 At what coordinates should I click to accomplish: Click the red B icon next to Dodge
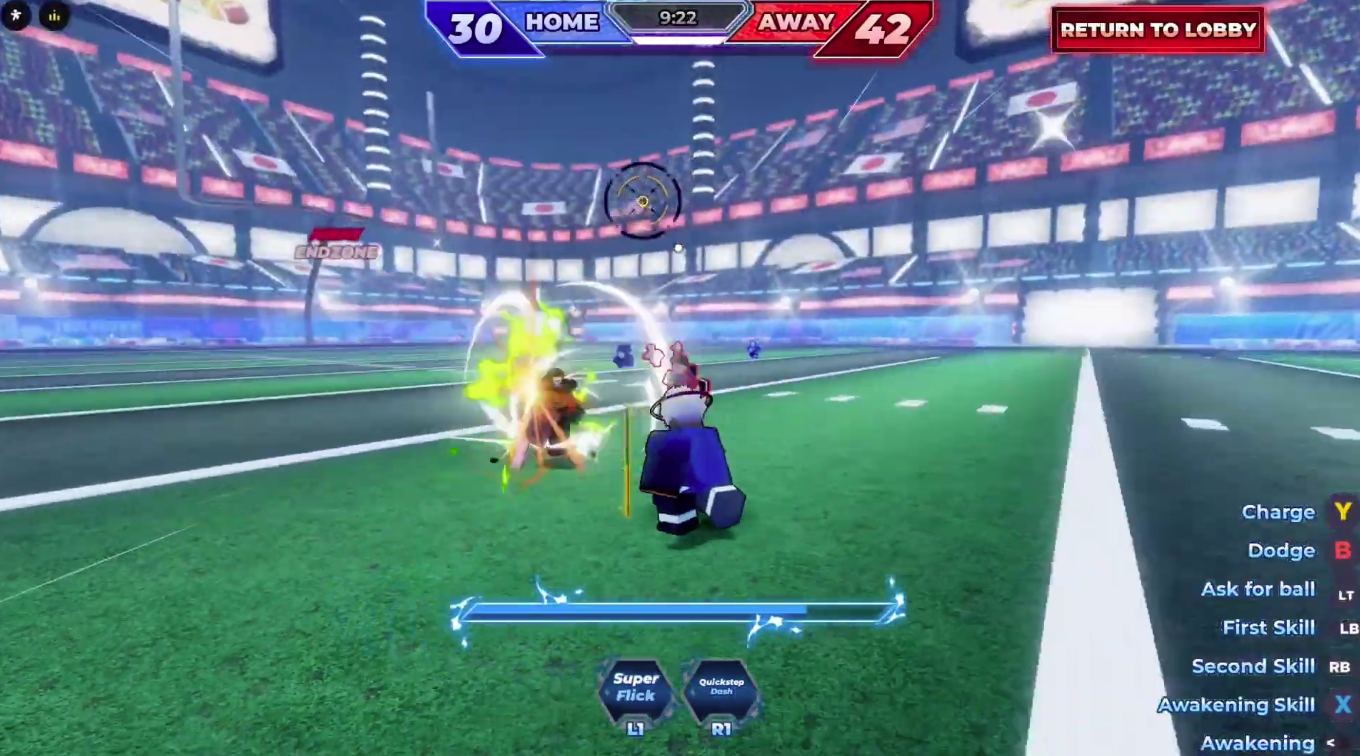point(1343,550)
